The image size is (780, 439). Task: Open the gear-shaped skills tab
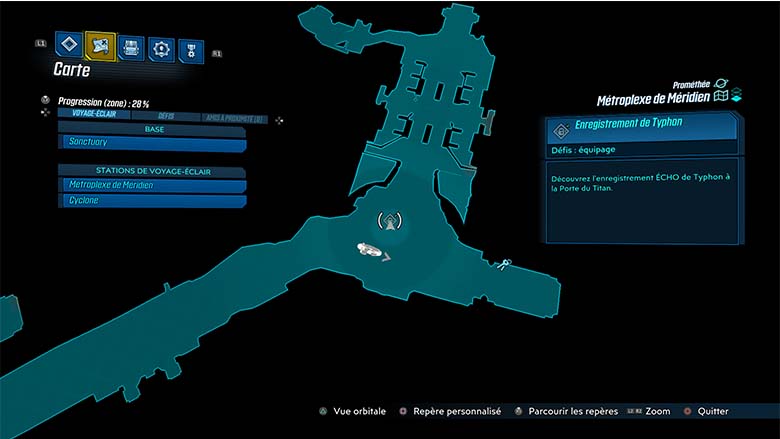click(x=161, y=48)
